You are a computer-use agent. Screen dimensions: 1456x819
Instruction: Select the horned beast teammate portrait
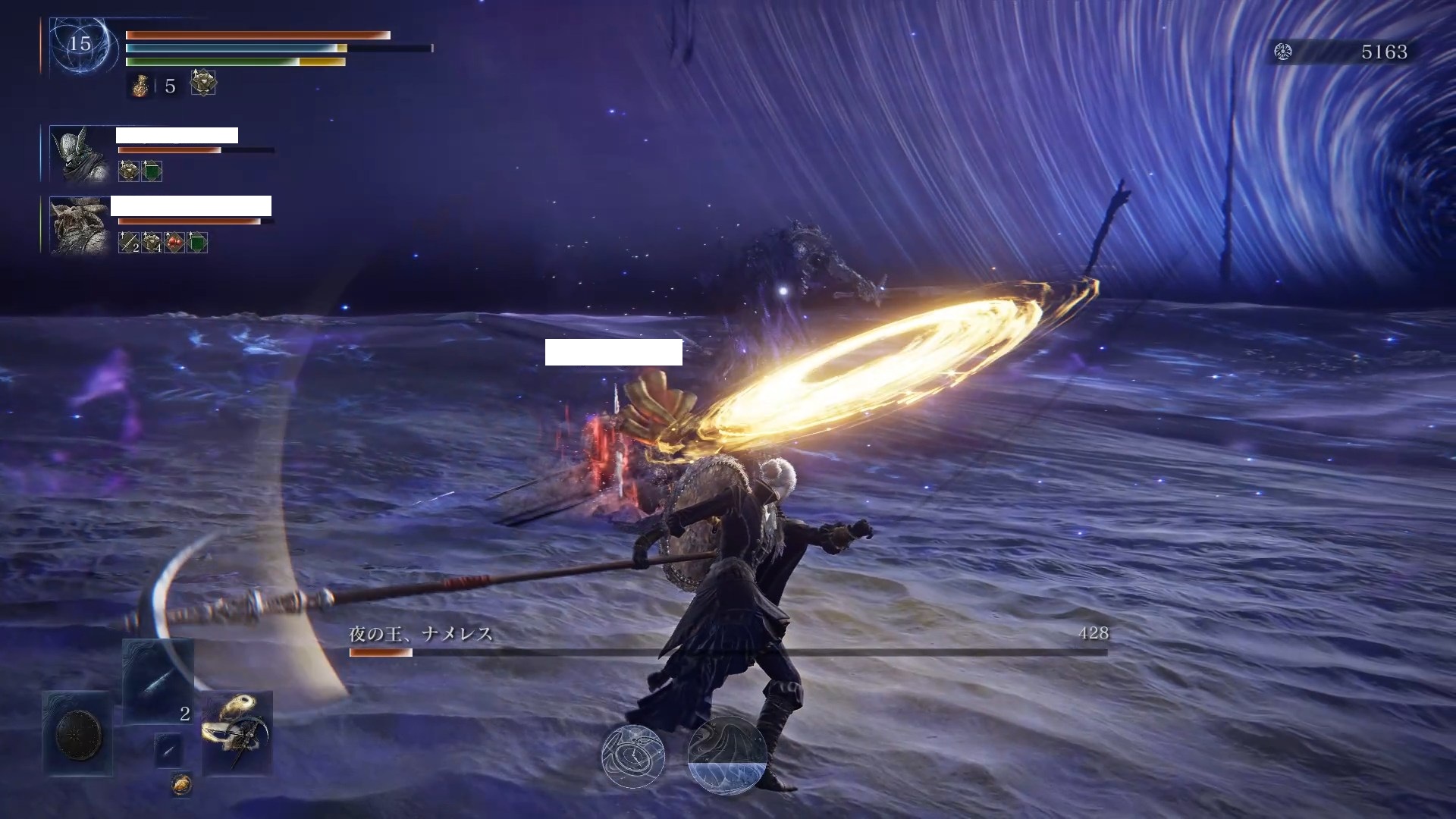[x=79, y=225]
